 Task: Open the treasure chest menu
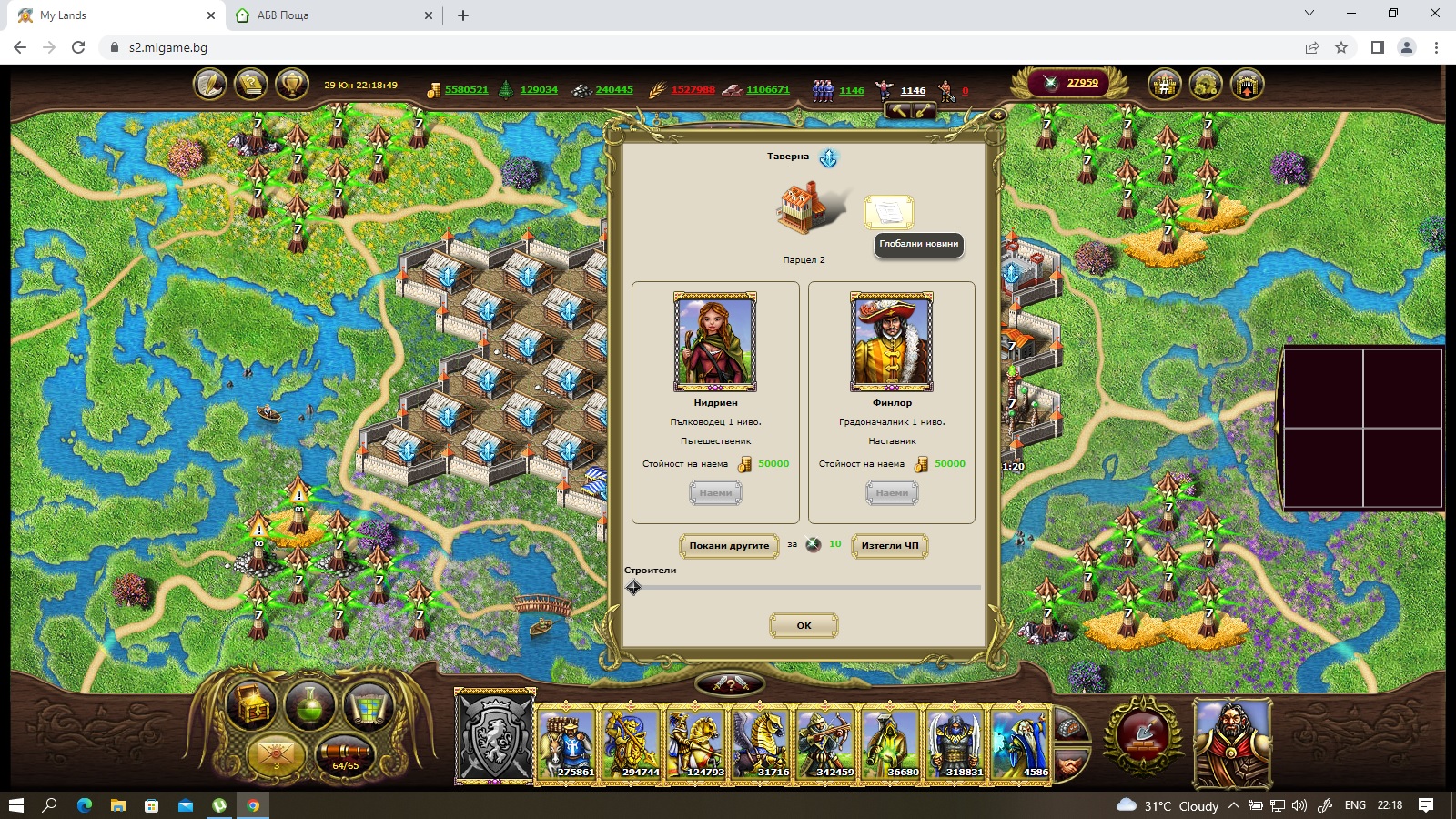pos(252,703)
